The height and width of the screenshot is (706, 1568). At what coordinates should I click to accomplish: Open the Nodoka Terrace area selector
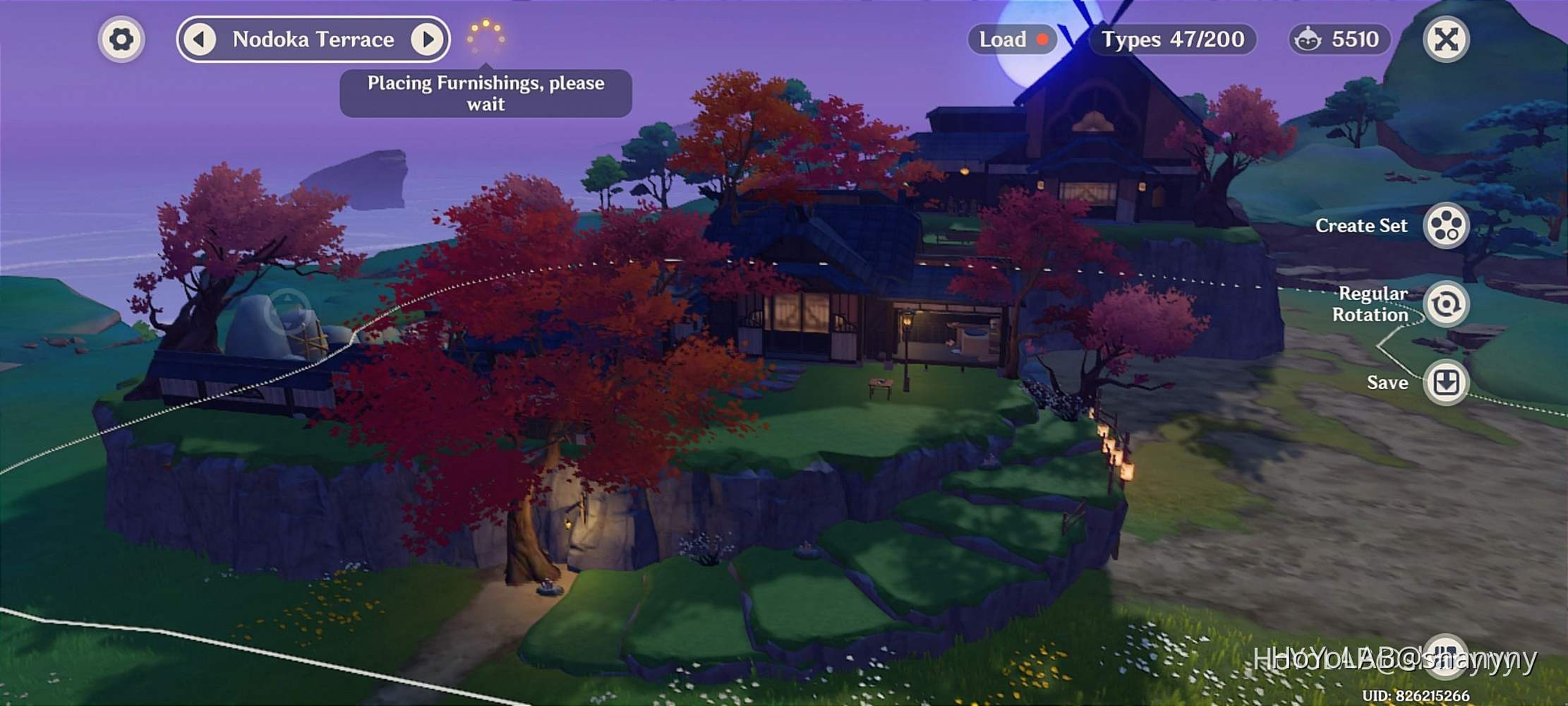pos(313,40)
